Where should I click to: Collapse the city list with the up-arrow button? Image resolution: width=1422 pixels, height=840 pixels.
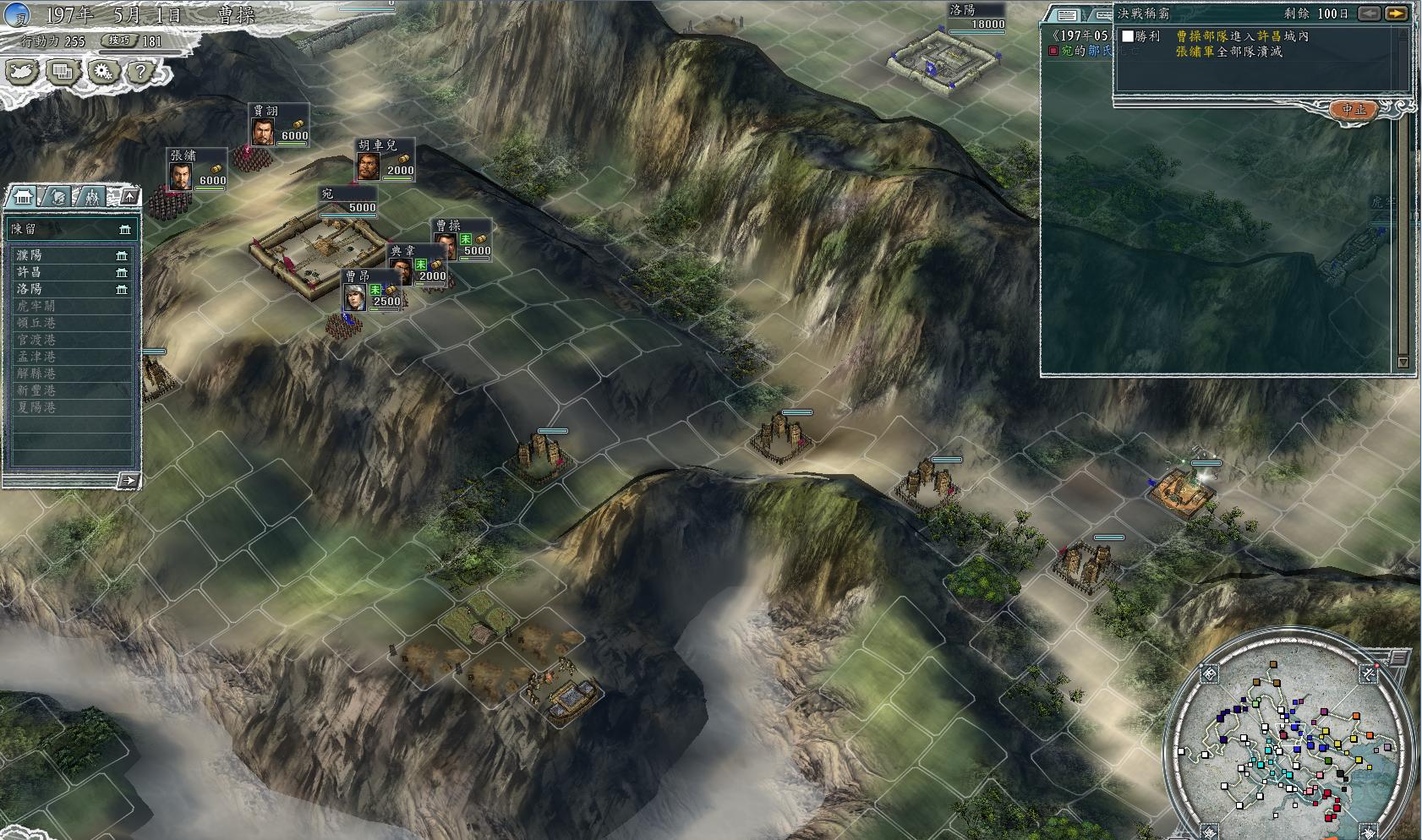coord(129,197)
